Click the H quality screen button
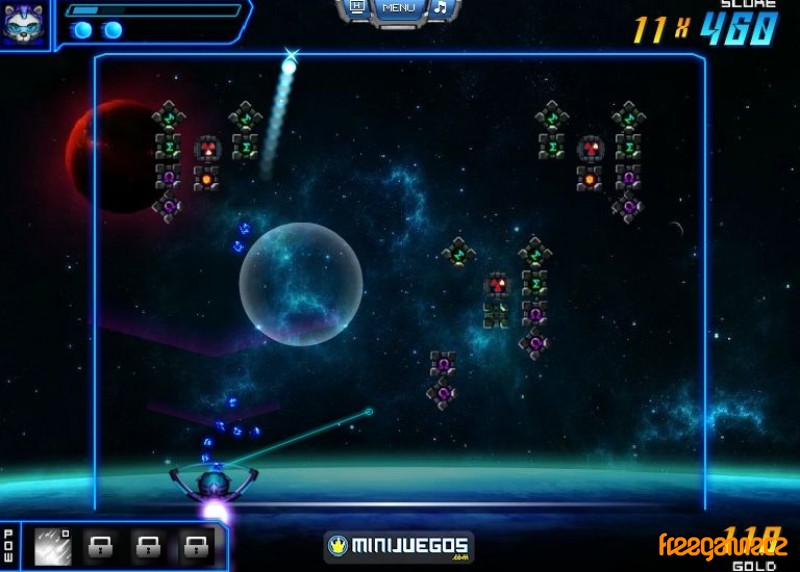The height and width of the screenshot is (572, 800). [x=356, y=7]
